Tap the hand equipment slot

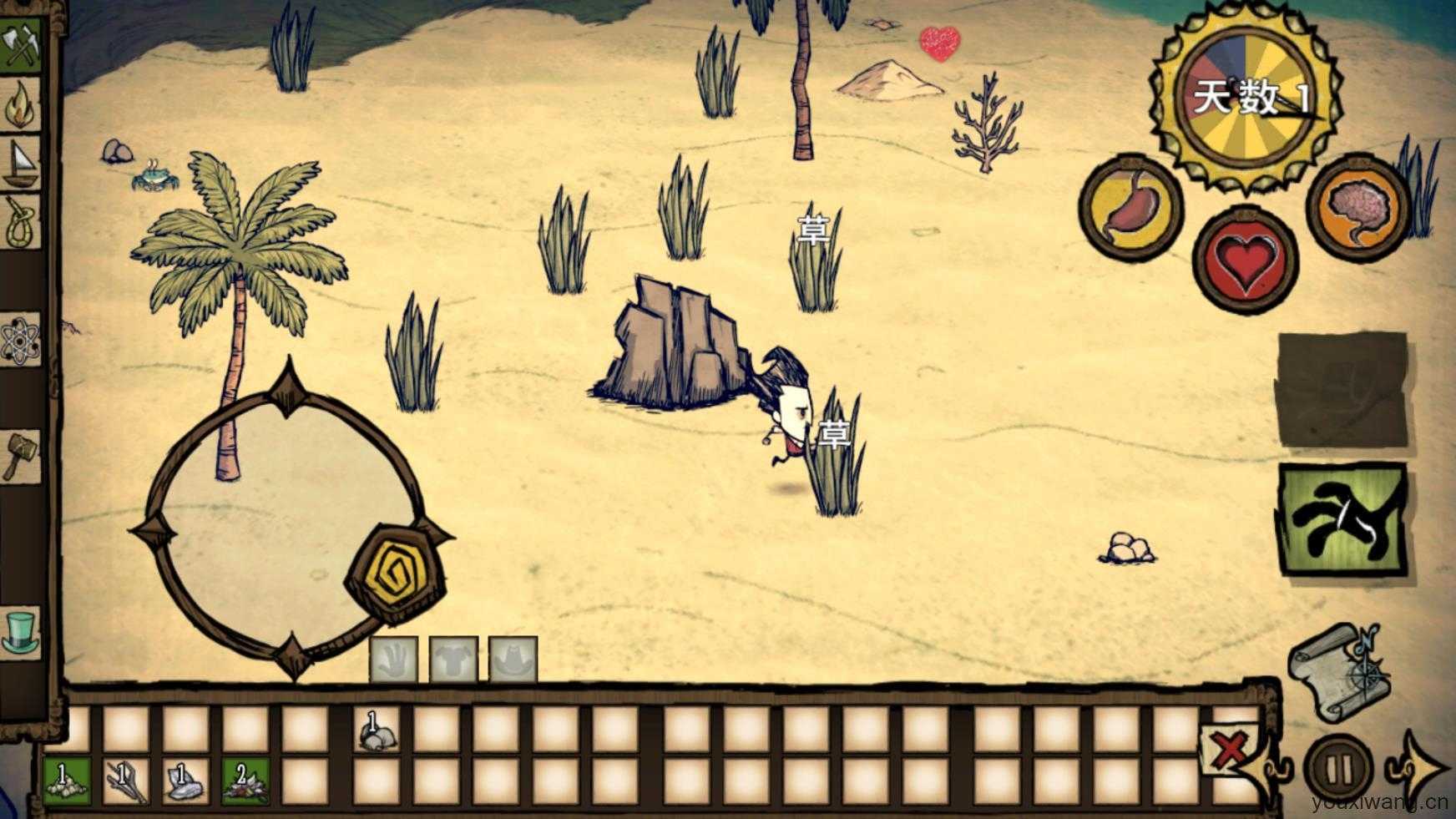point(393,661)
